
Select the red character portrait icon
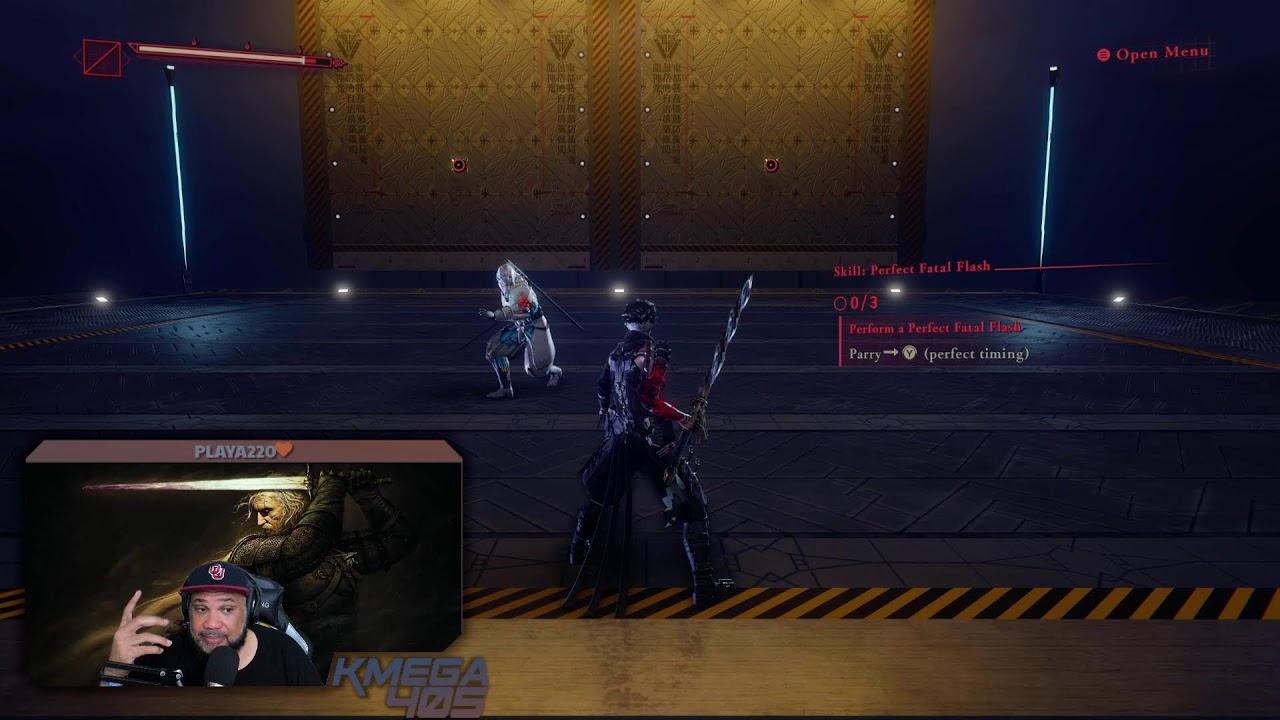[x=102, y=57]
